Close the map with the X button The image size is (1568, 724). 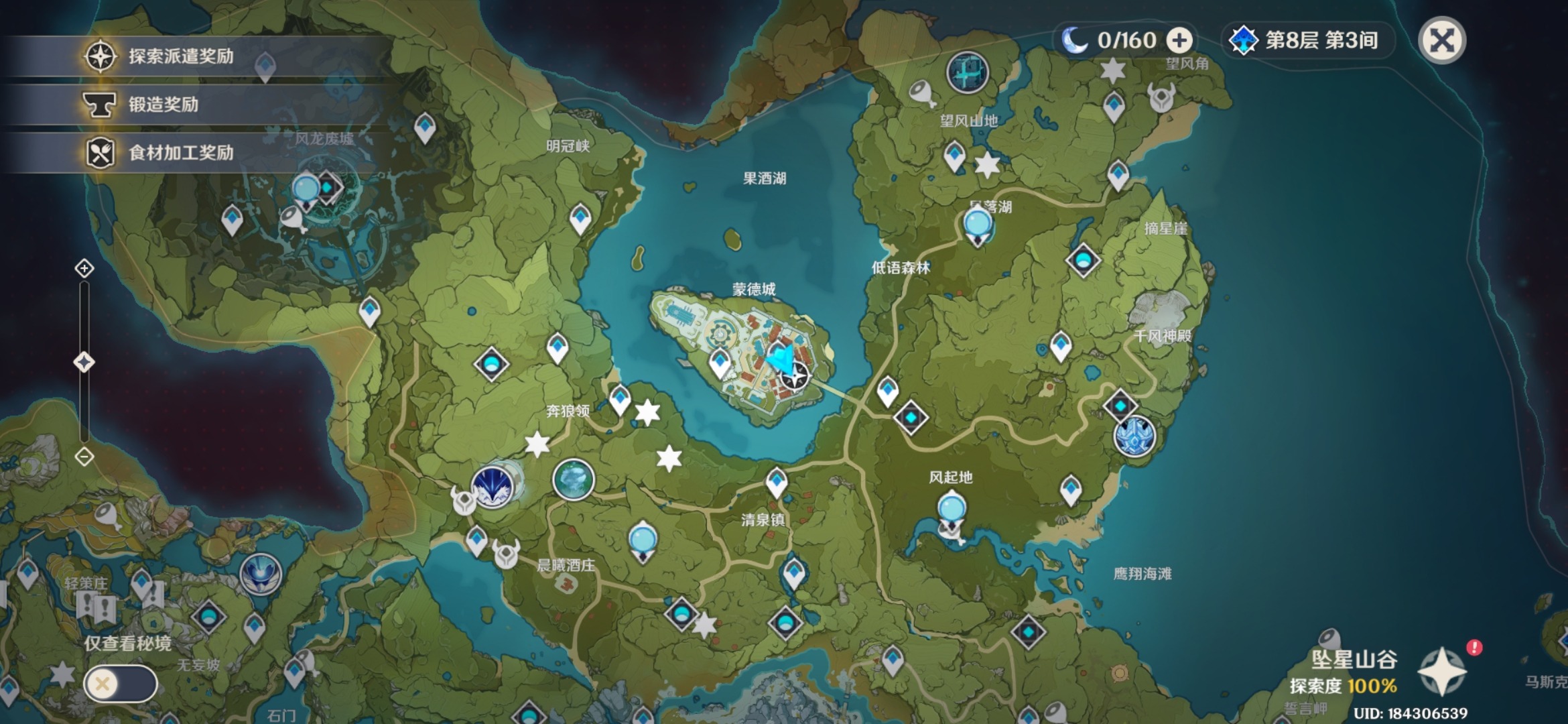click(x=1442, y=41)
